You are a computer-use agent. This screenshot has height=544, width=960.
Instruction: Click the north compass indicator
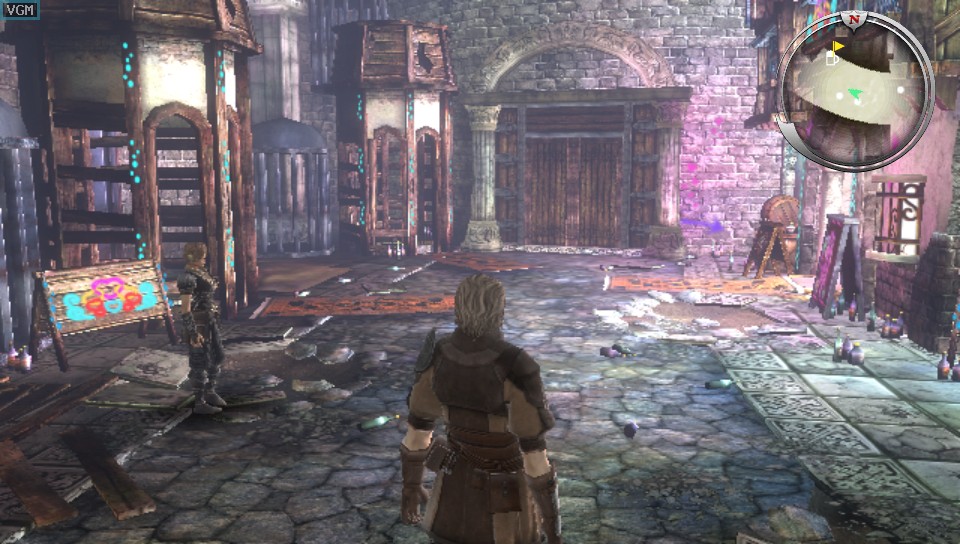coord(854,19)
